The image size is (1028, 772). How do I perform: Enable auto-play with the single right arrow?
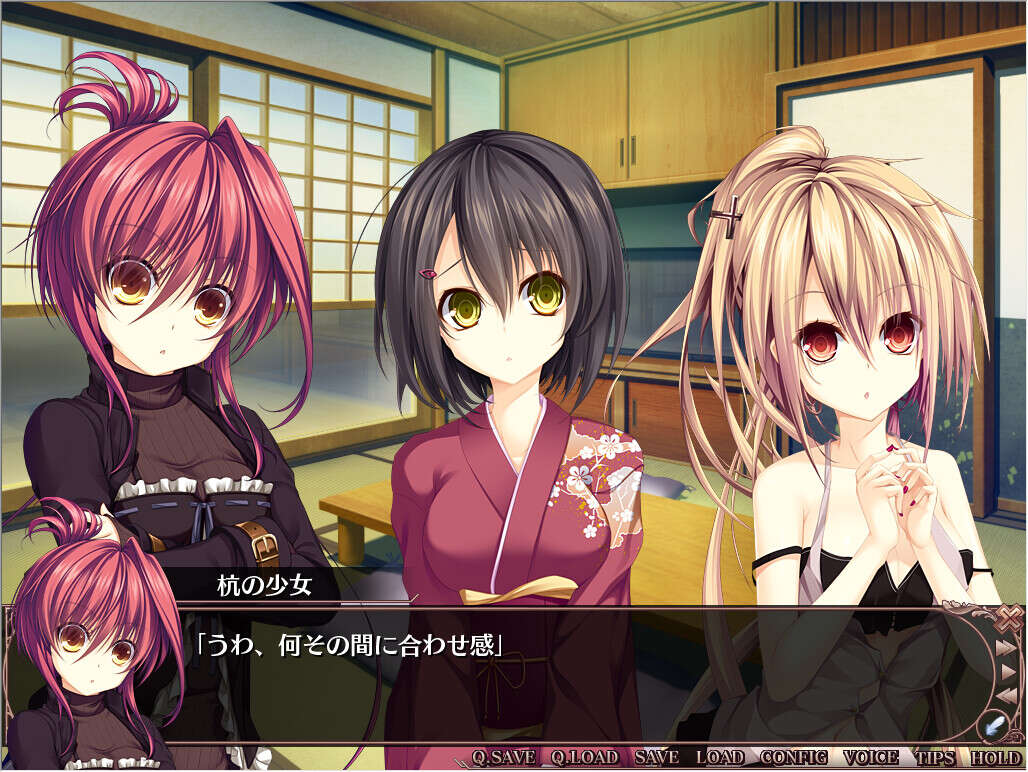point(1009,670)
